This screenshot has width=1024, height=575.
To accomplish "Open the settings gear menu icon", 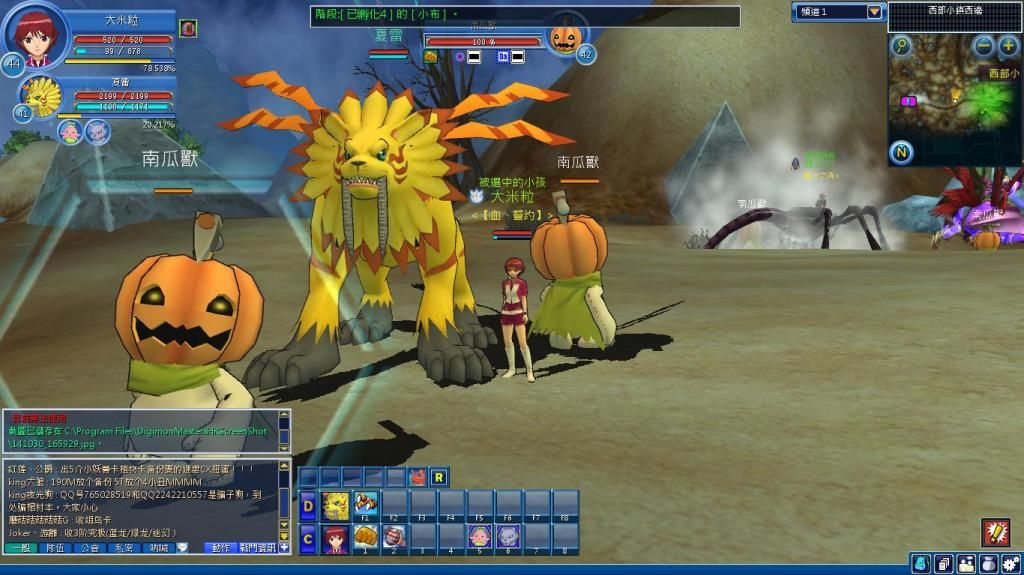I will point(1010,564).
